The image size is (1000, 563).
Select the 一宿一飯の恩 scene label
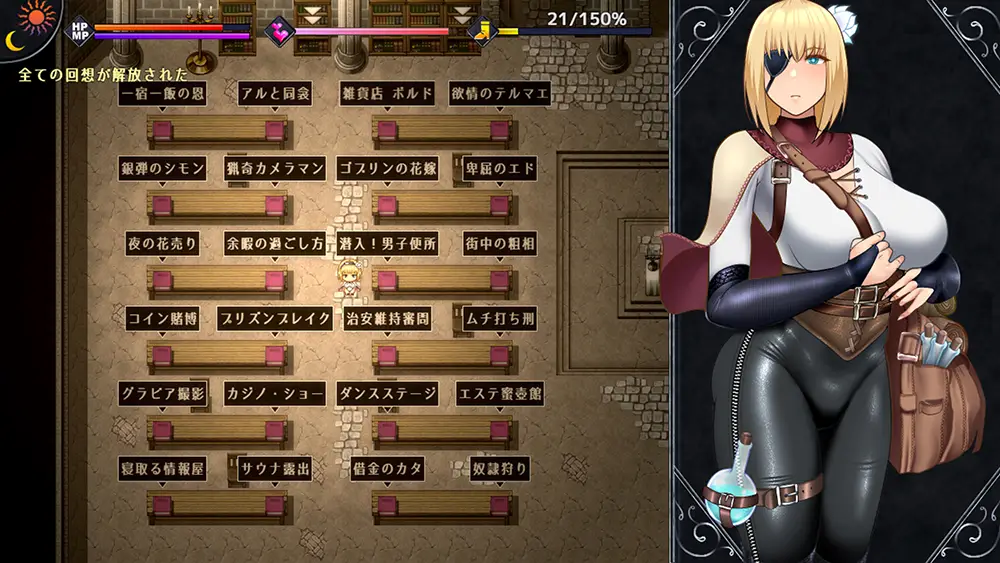tap(162, 94)
